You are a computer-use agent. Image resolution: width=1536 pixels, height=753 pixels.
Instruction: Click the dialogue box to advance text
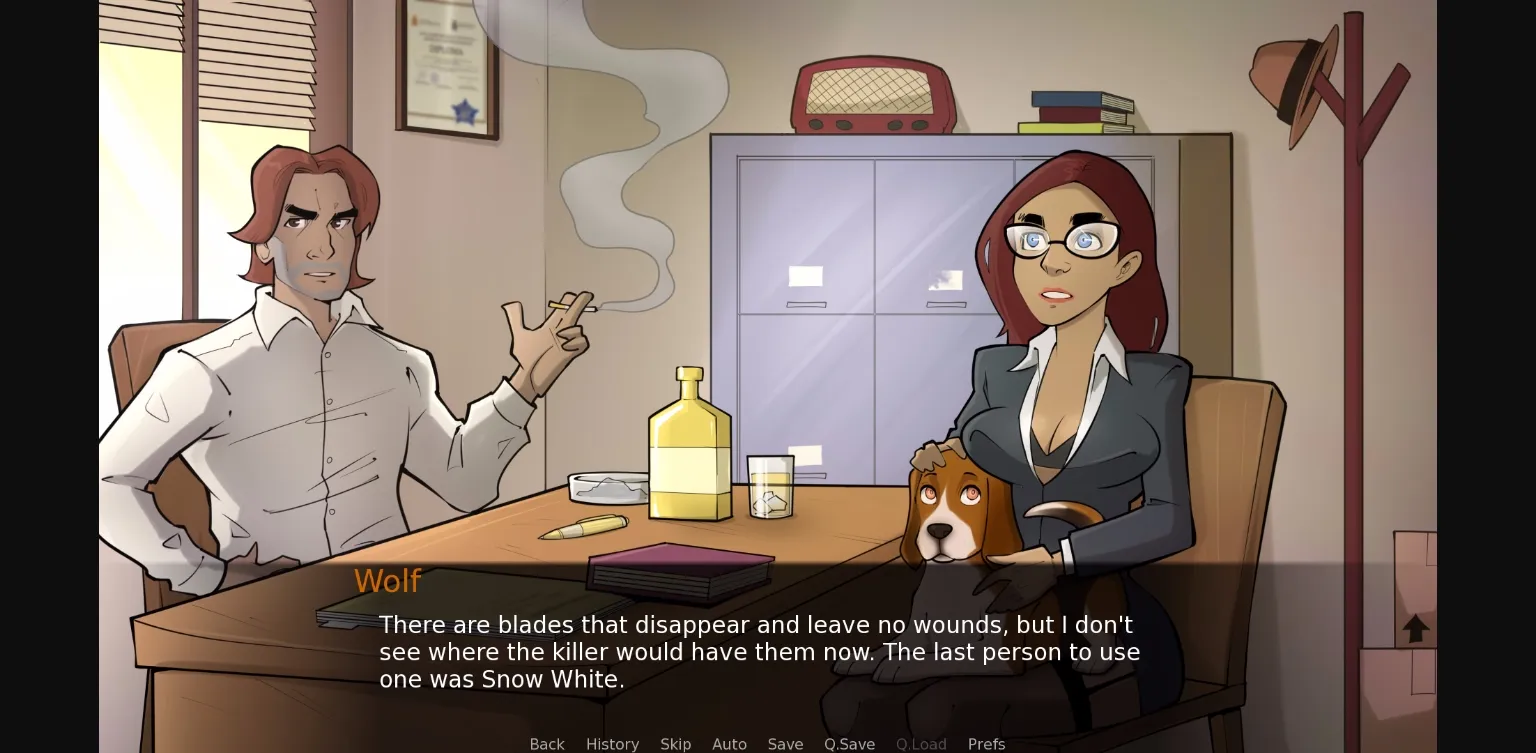tap(760, 650)
